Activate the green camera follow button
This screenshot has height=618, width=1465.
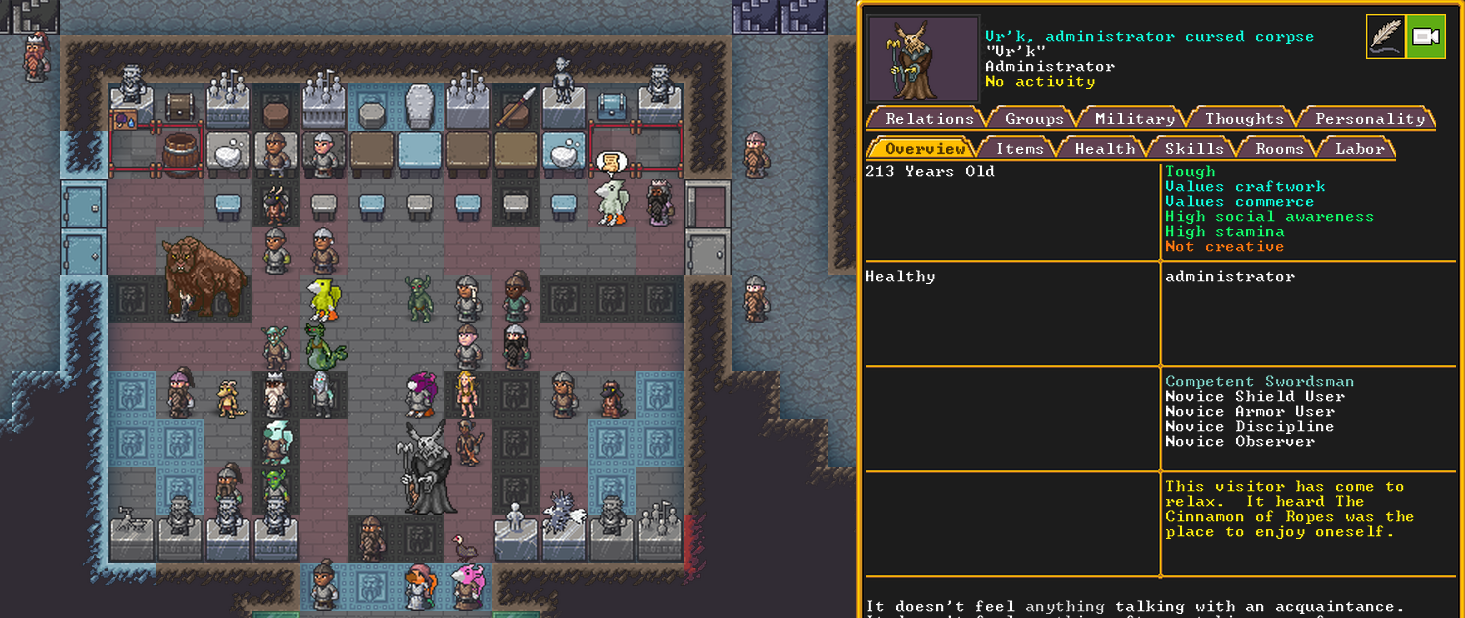coord(1425,37)
